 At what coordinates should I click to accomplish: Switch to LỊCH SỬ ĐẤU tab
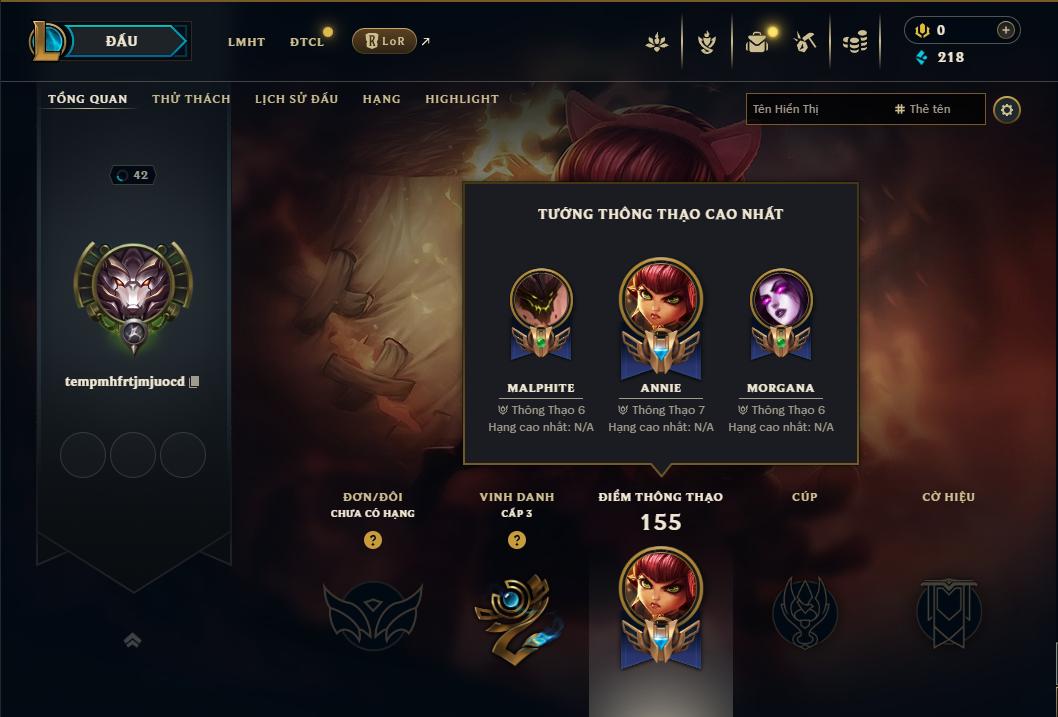pos(296,99)
